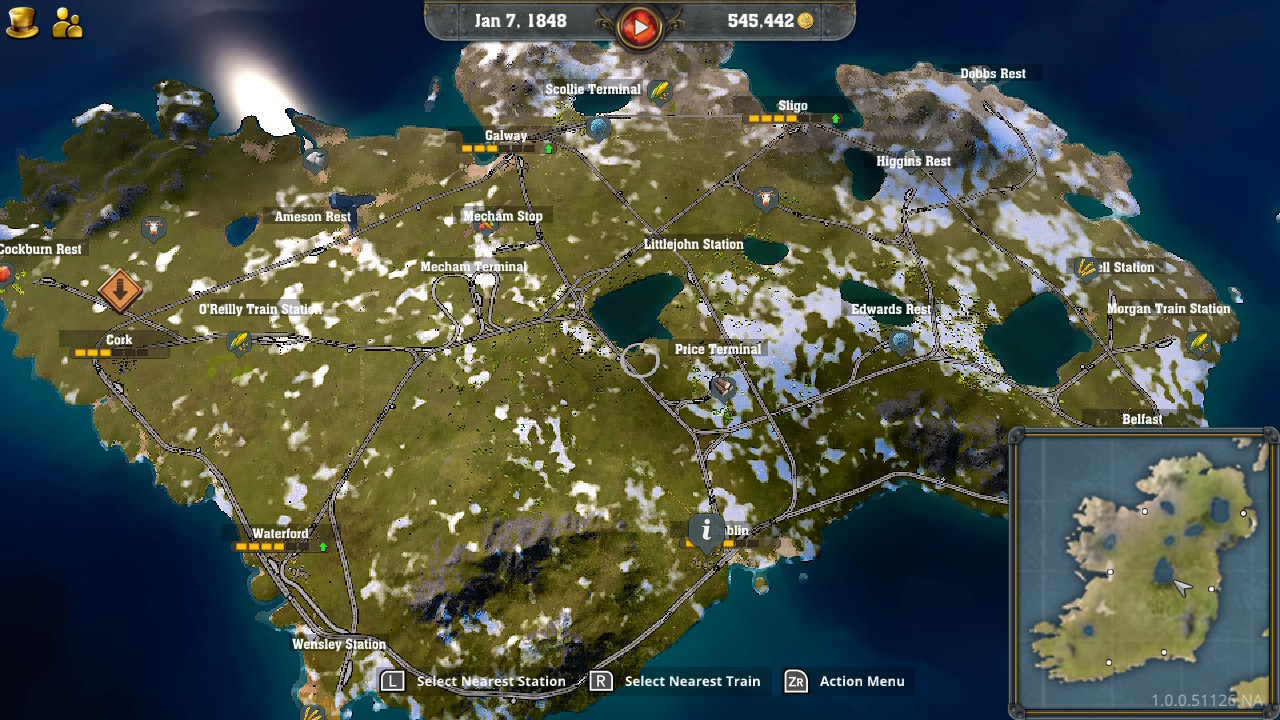The height and width of the screenshot is (720, 1280).
Task: Click the green growth arrow at Waterford
Action: click(x=324, y=547)
